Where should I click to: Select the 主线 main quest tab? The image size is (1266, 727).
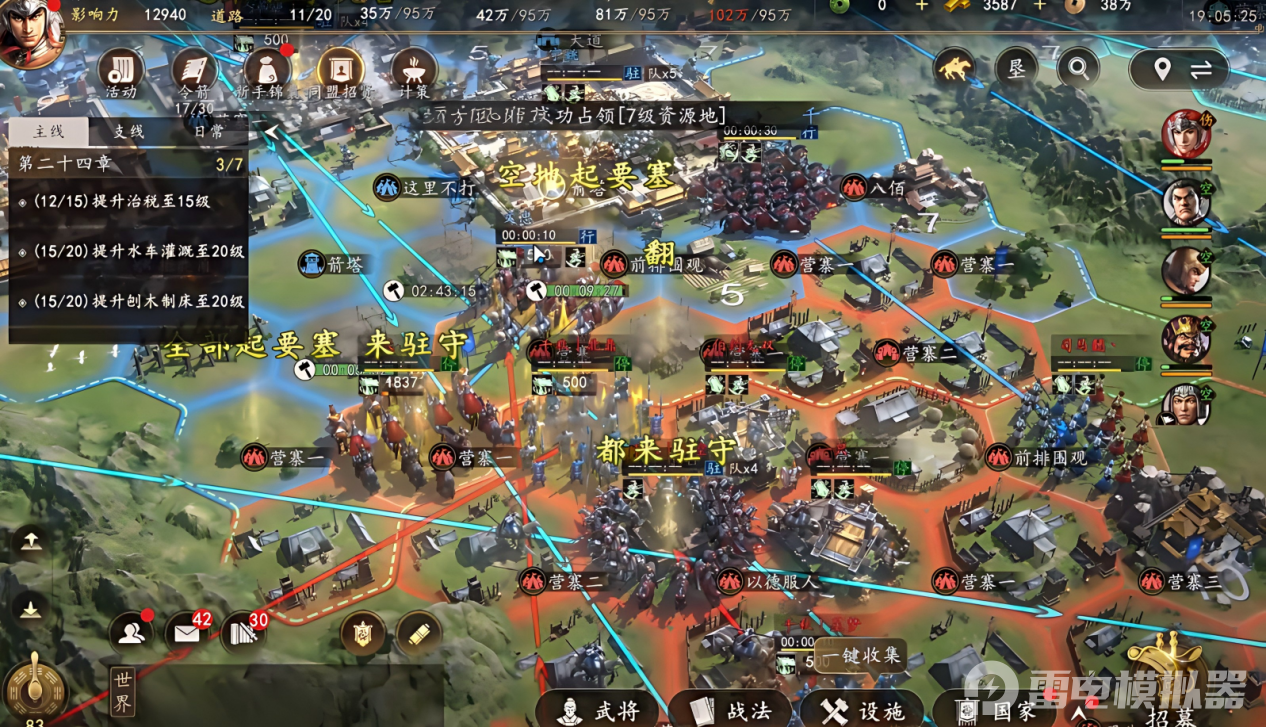pyautogui.click(x=48, y=131)
